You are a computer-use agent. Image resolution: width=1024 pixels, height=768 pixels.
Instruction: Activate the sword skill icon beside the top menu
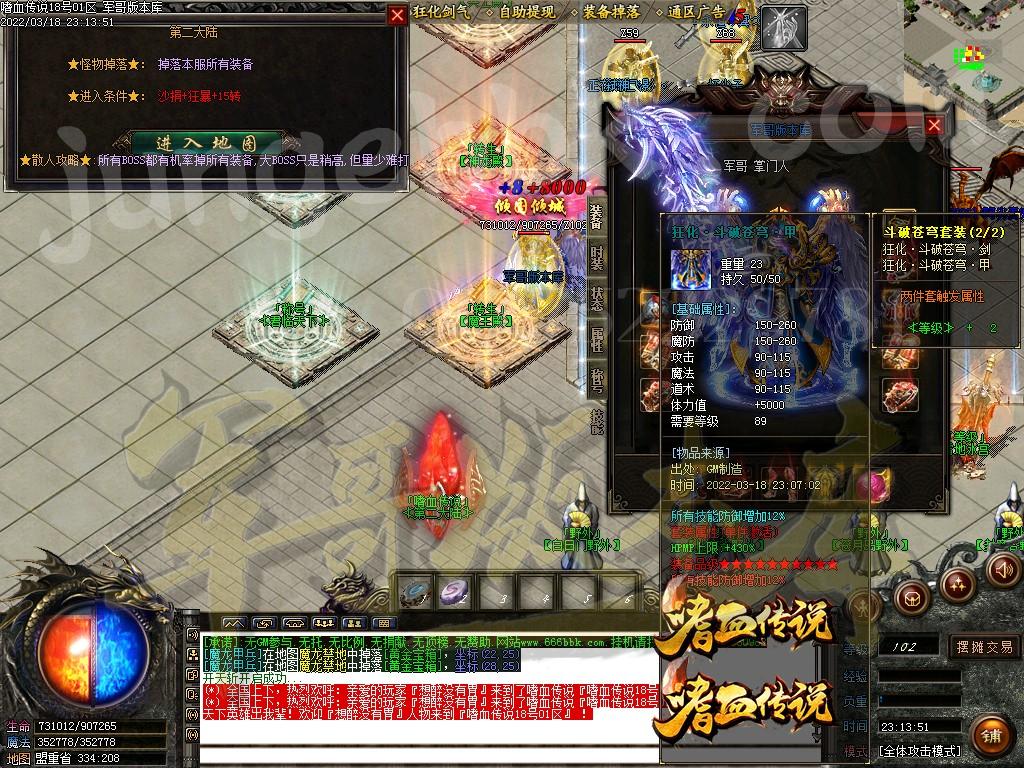(x=783, y=28)
